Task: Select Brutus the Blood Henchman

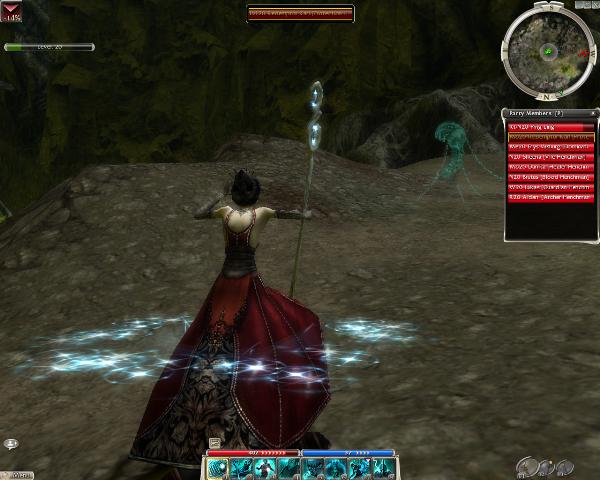Action: point(549,175)
